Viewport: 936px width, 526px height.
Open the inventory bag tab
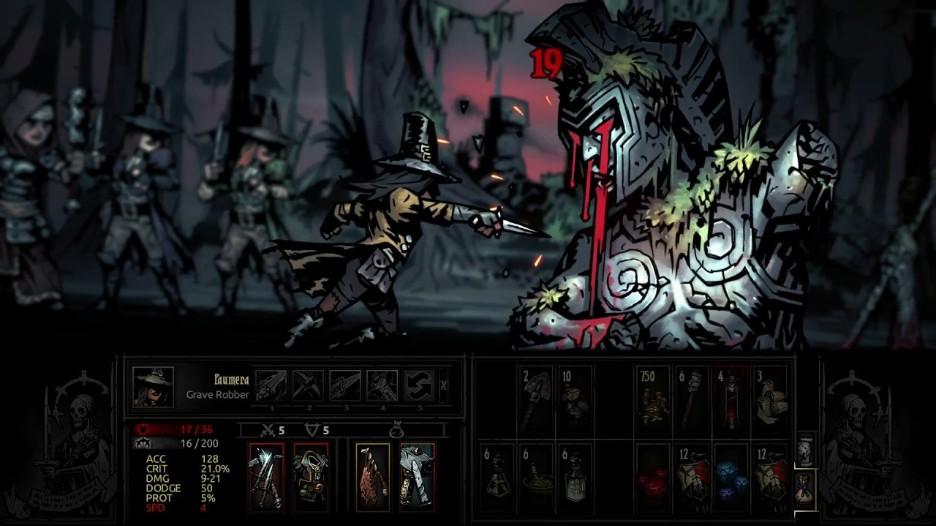[x=805, y=486]
